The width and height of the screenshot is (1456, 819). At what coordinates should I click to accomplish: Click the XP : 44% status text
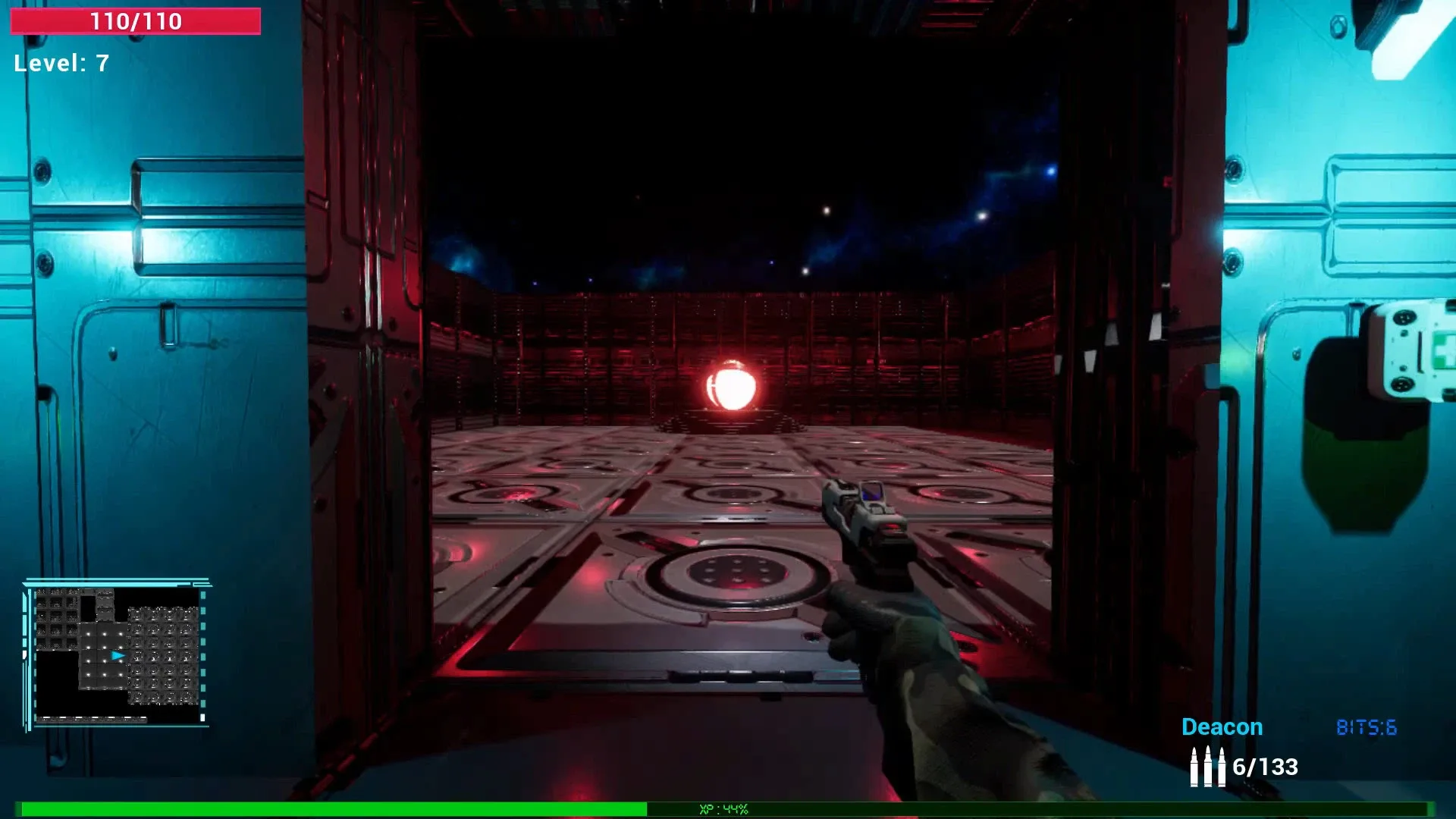723,808
